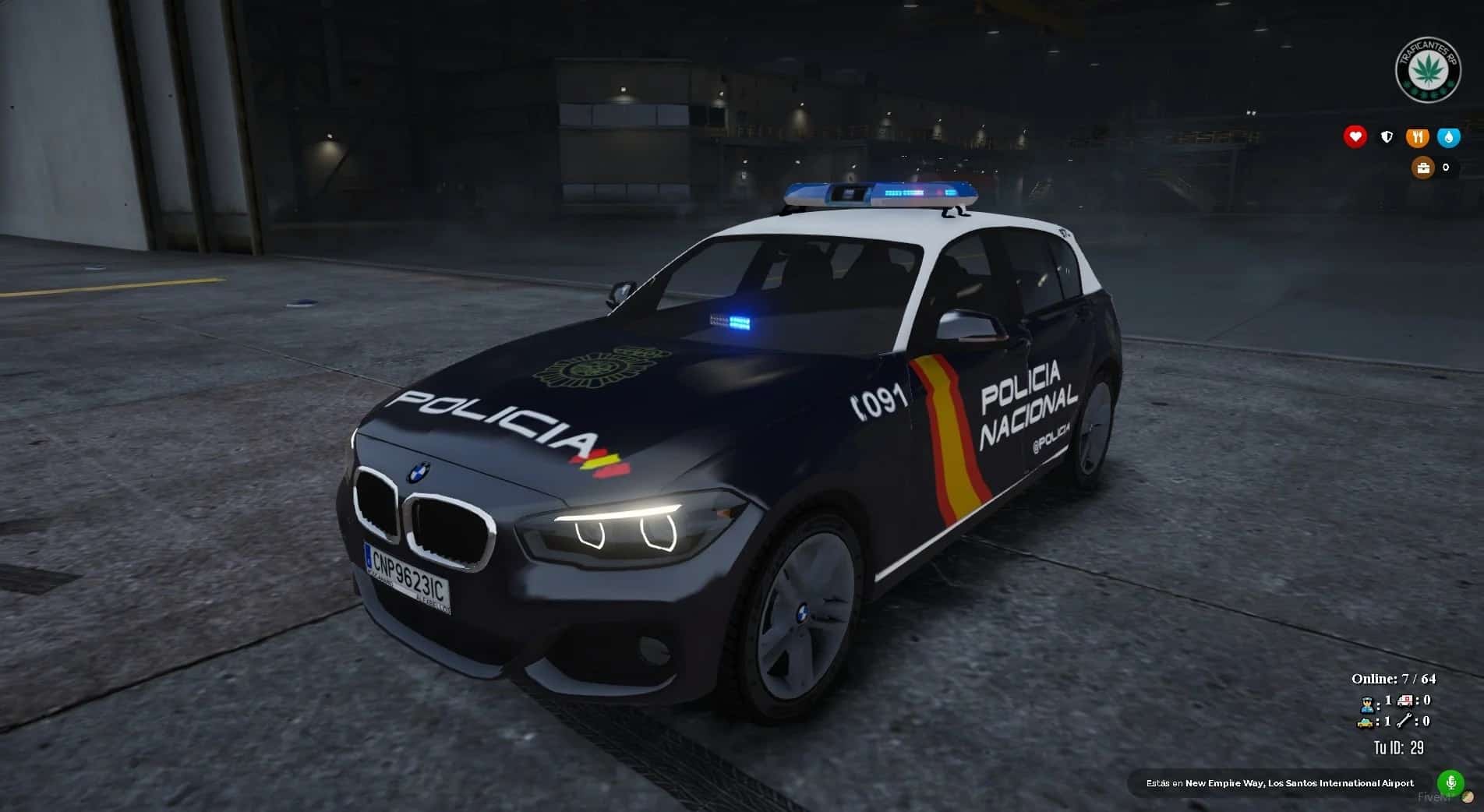This screenshot has height=812, width=1484.
Task: Click the red heart health icon
Action: [1355, 136]
